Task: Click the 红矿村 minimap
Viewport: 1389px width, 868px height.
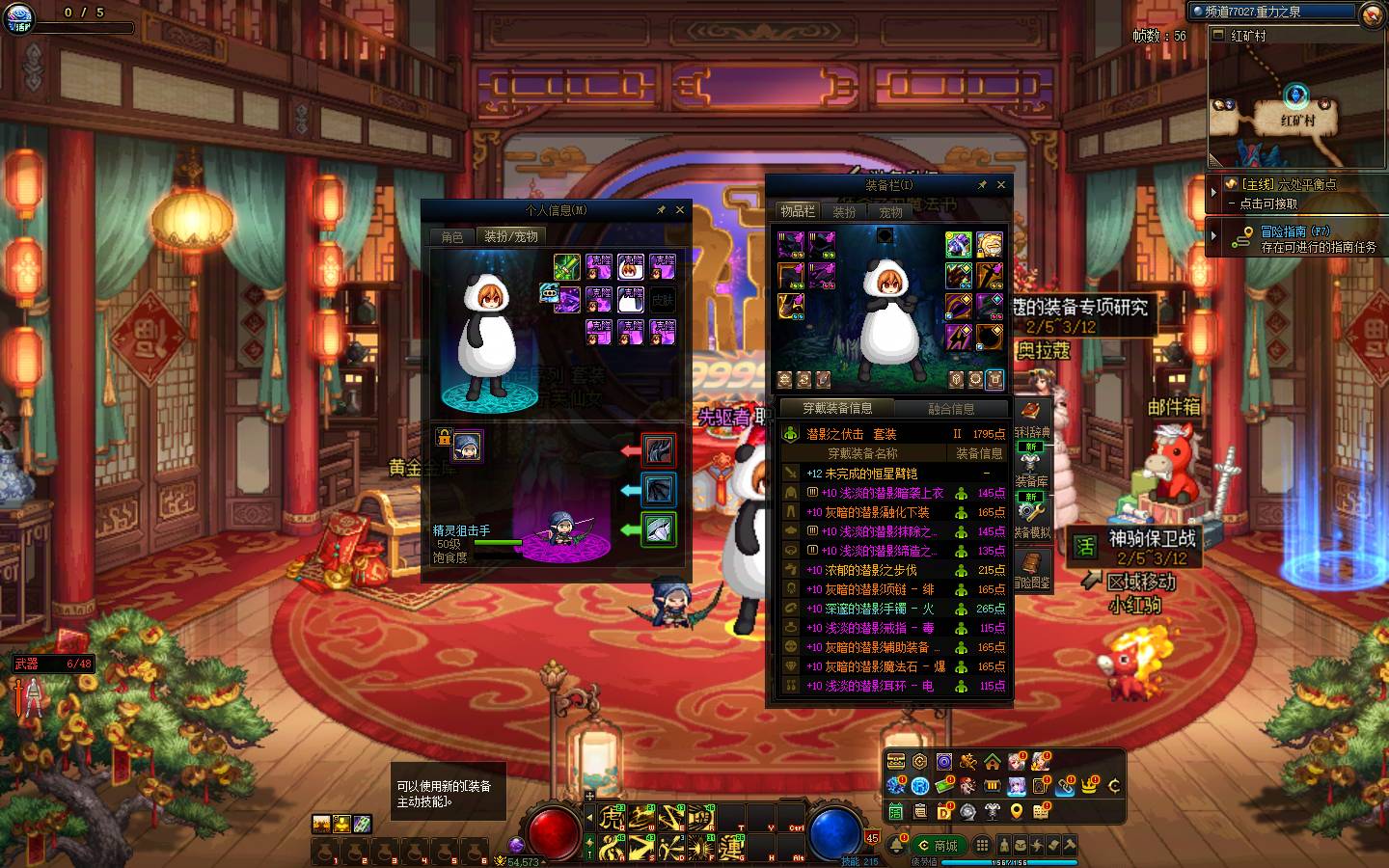Action: pos(1296,108)
